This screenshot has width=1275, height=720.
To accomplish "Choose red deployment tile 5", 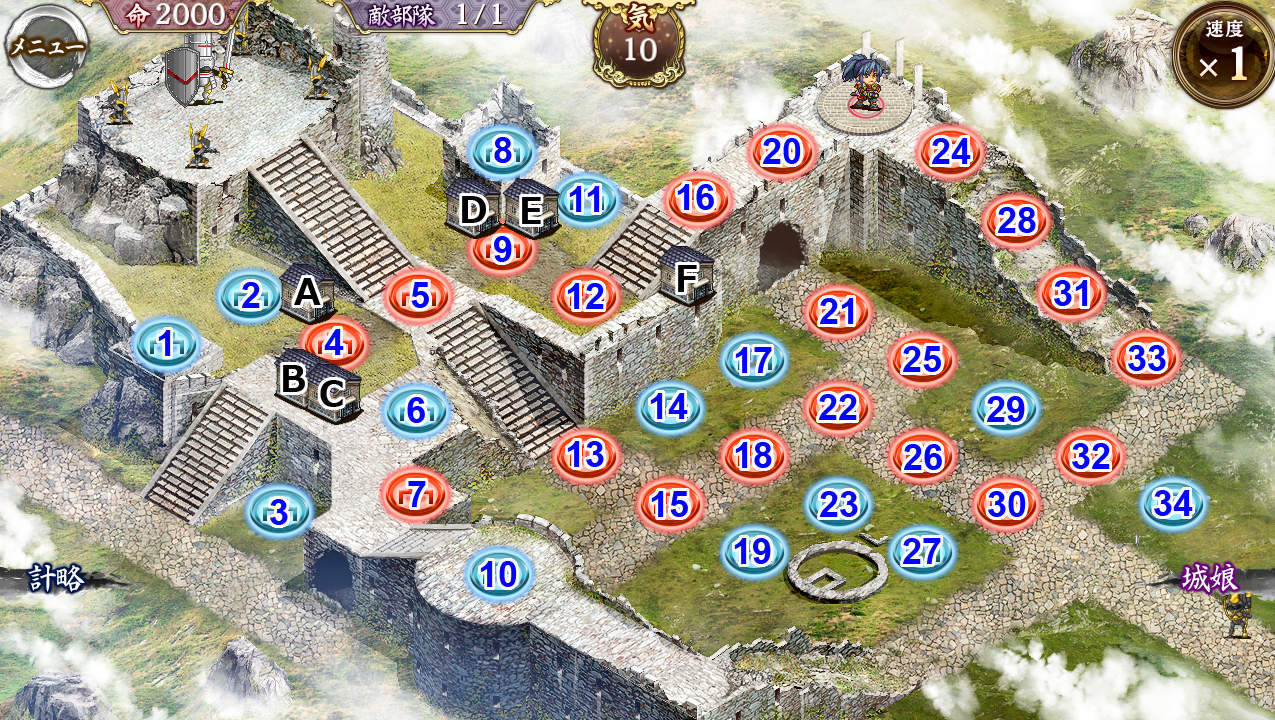I will point(419,295).
